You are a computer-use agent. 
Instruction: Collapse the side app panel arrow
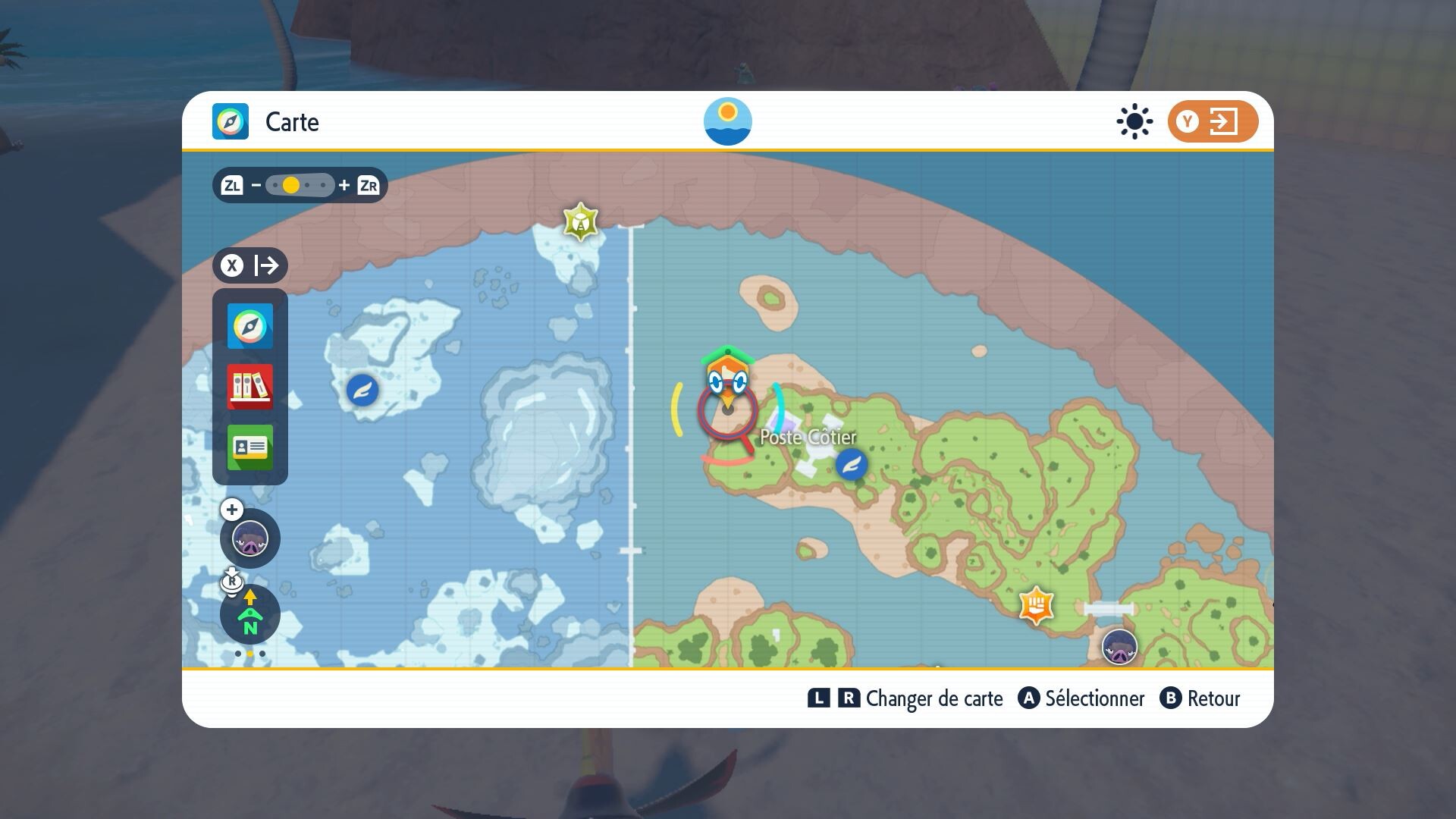click(x=250, y=265)
